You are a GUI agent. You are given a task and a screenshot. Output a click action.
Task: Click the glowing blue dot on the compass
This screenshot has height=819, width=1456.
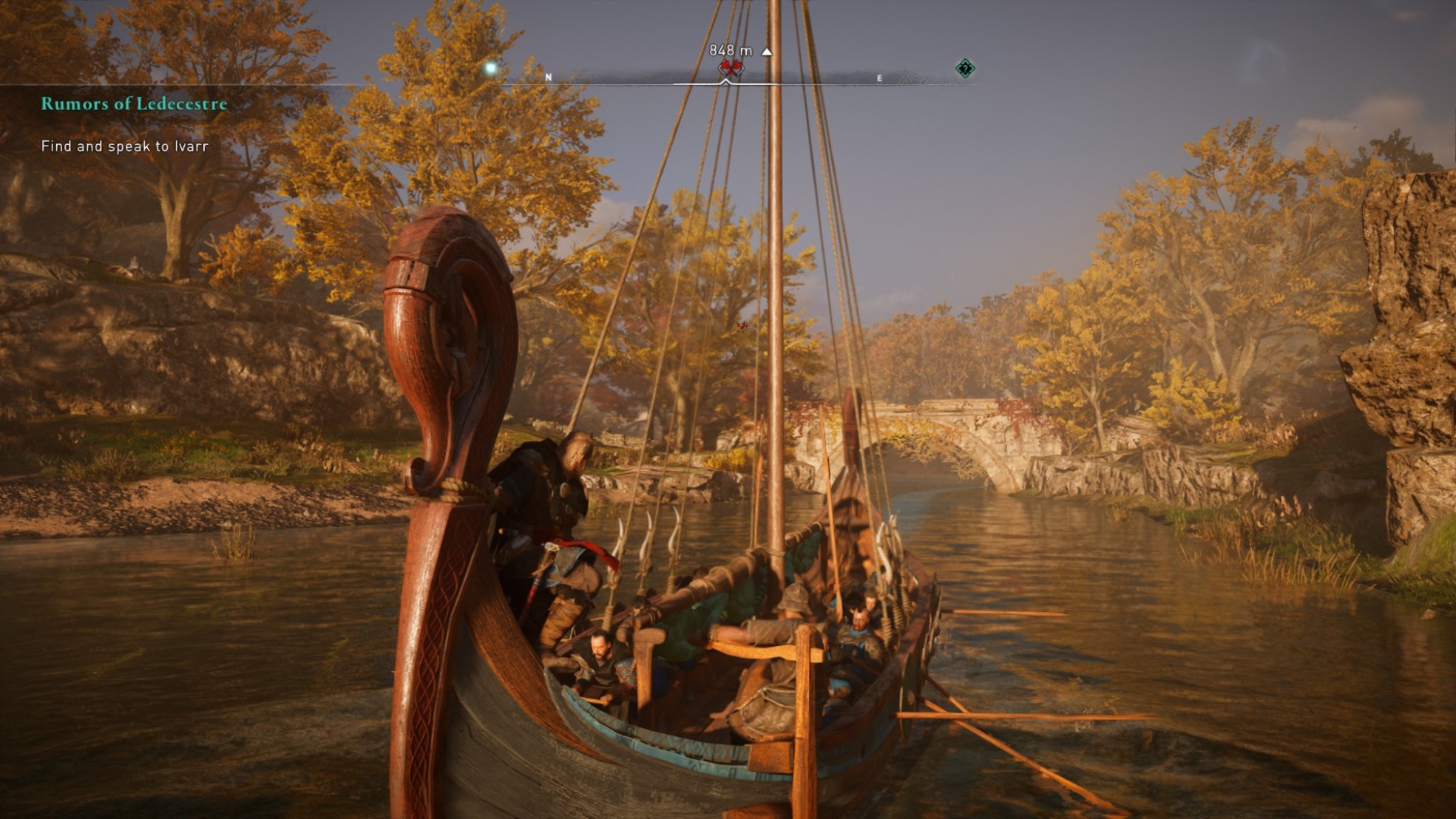[x=490, y=69]
